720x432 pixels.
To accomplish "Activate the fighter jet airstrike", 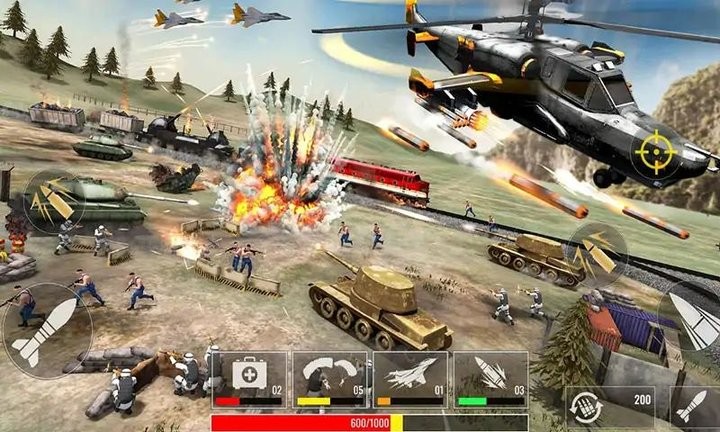I will [x=410, y=378].
